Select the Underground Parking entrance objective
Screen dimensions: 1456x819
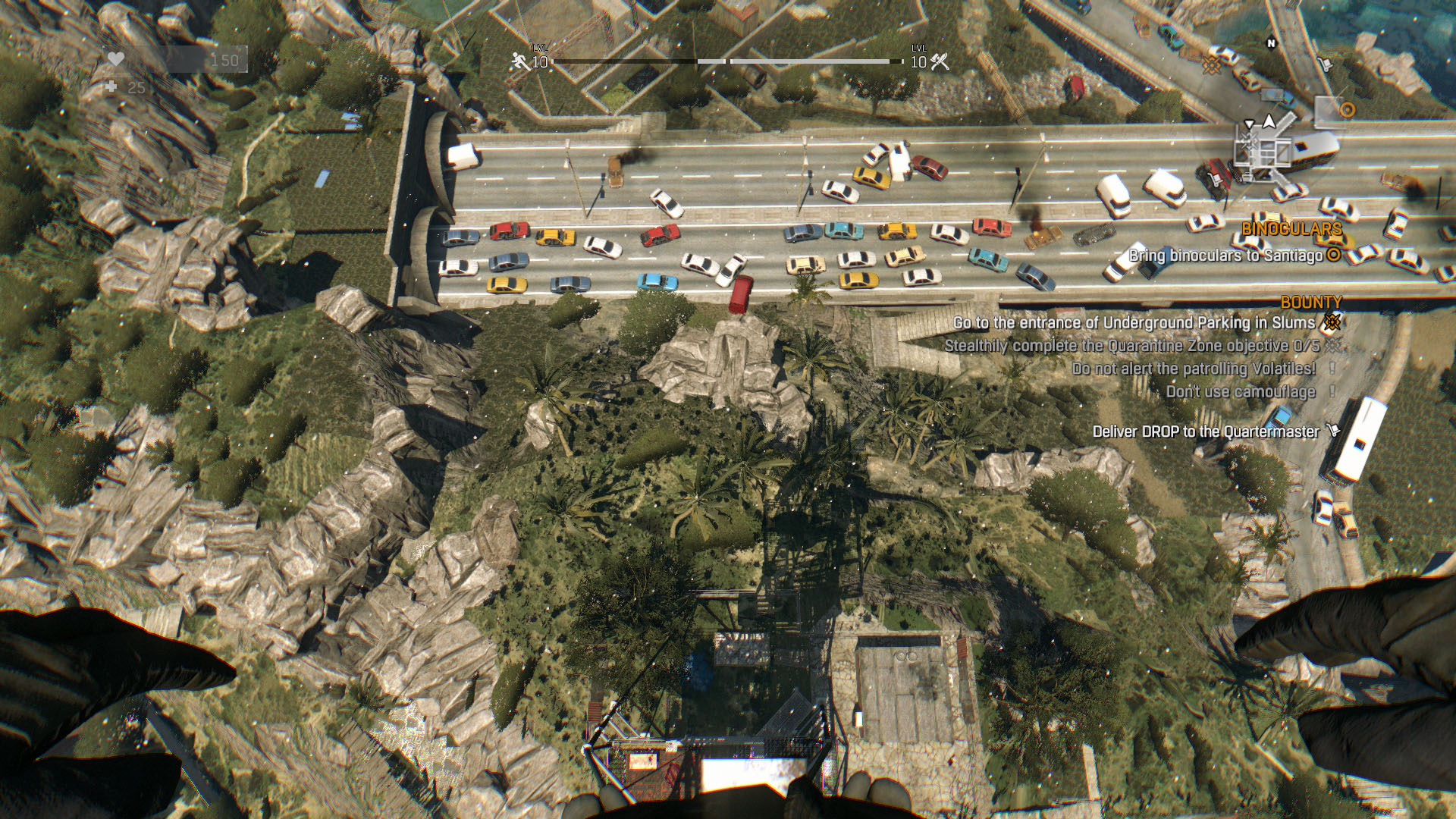point(1134,323)
